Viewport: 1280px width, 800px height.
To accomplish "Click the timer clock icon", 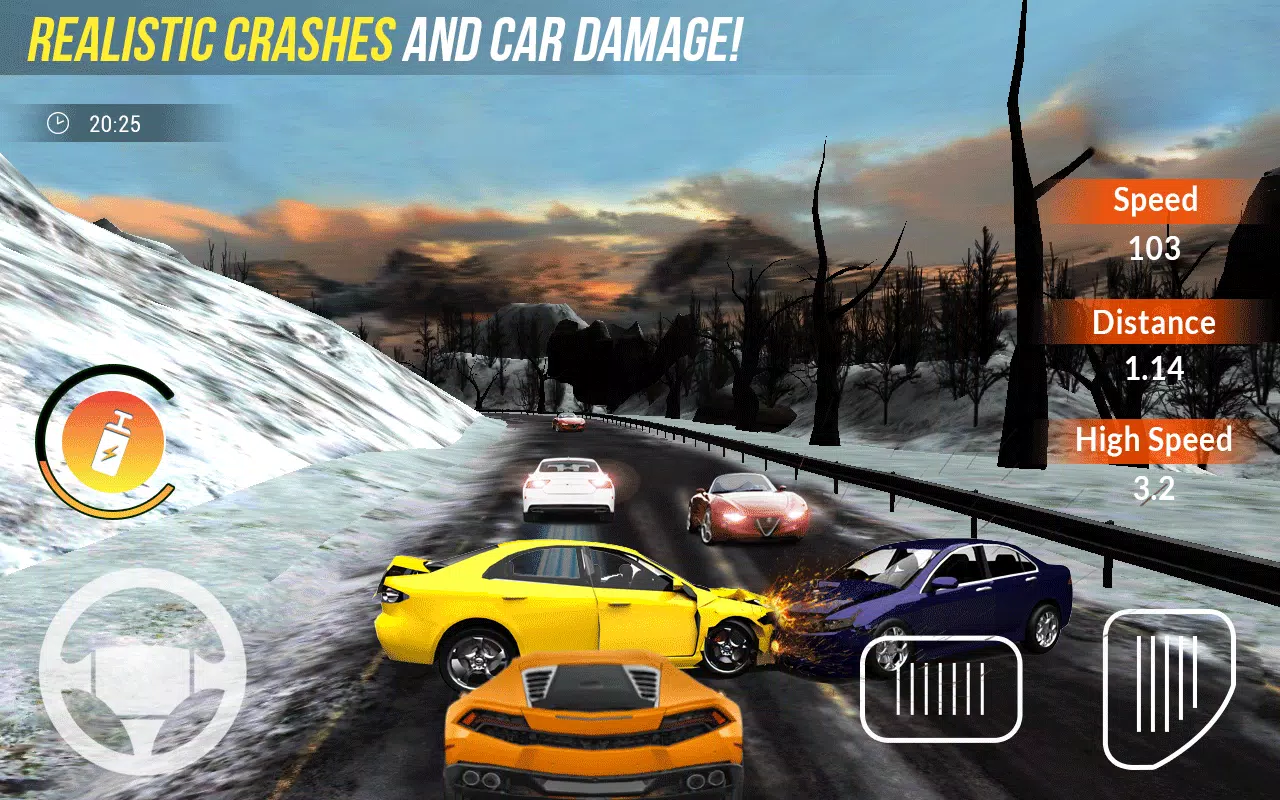I will pyautogui.click(x=59, y=124).
